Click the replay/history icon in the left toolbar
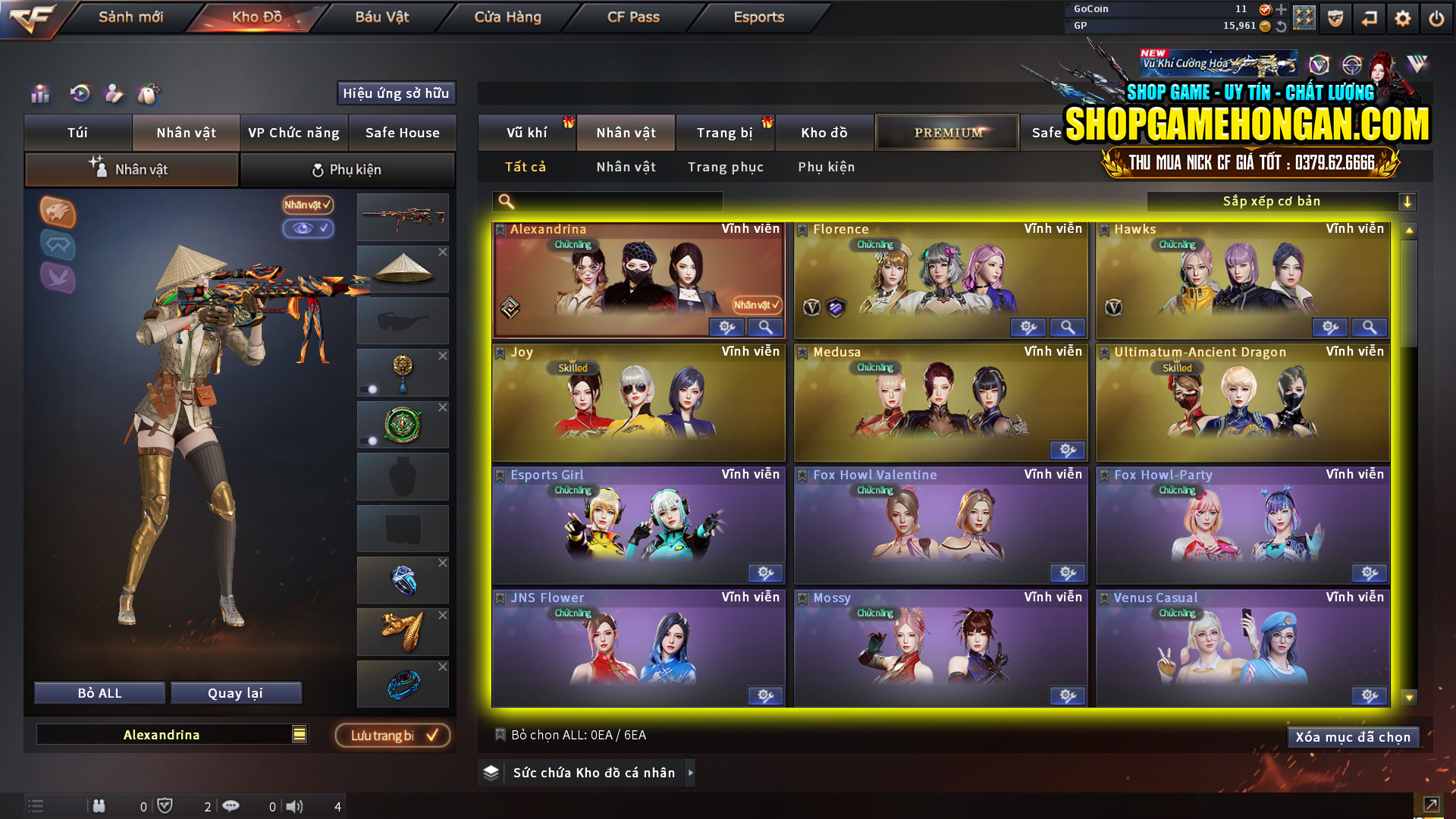1456x819 pixels. (78, 95)
